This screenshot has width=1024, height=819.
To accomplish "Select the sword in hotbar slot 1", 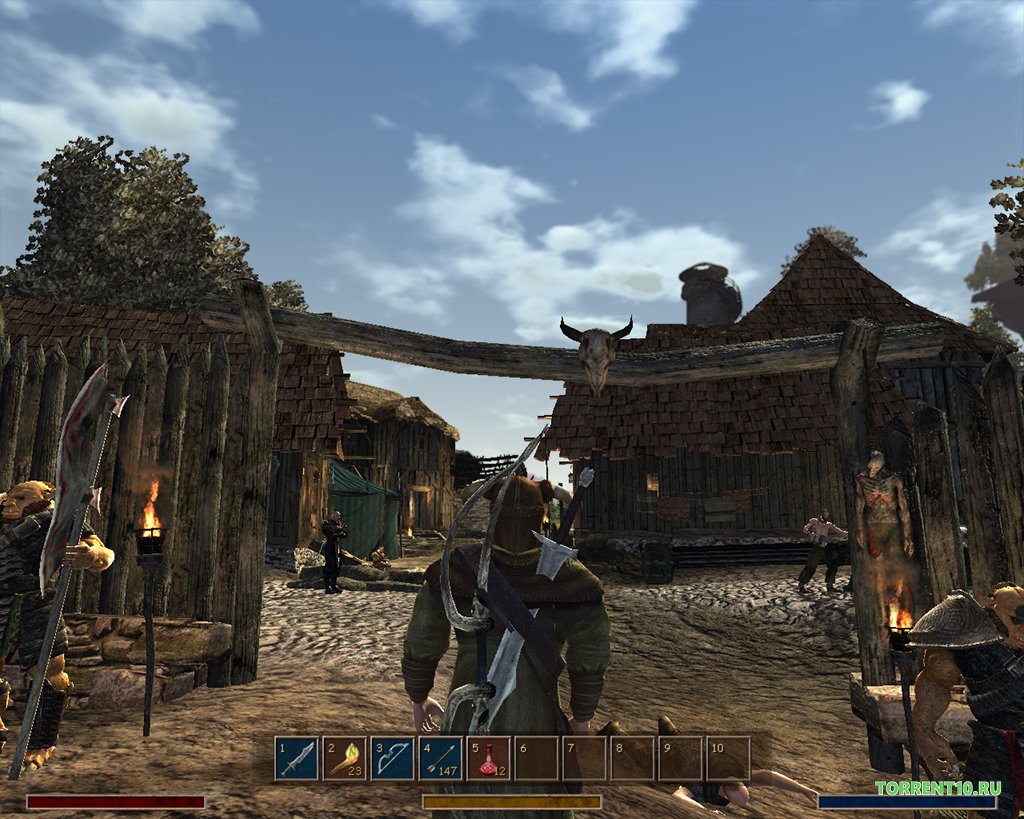I will tap(297, 759).
